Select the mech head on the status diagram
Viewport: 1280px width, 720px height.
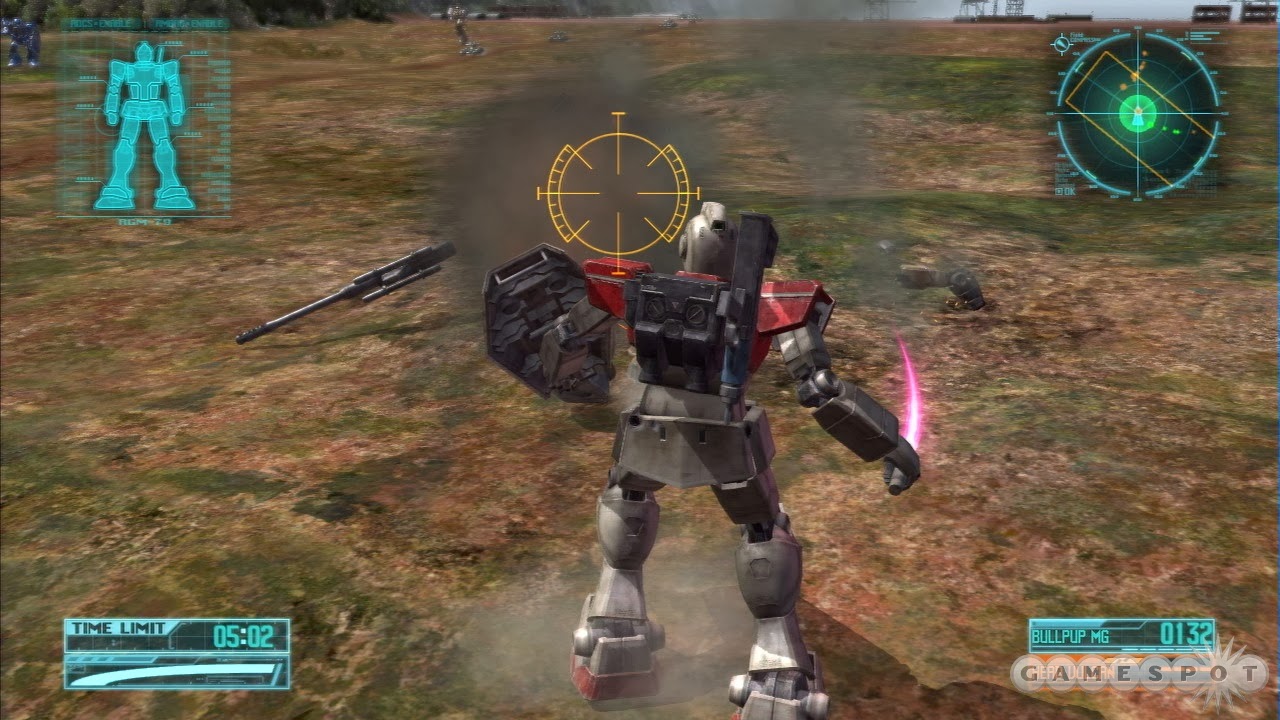(143, 52)
